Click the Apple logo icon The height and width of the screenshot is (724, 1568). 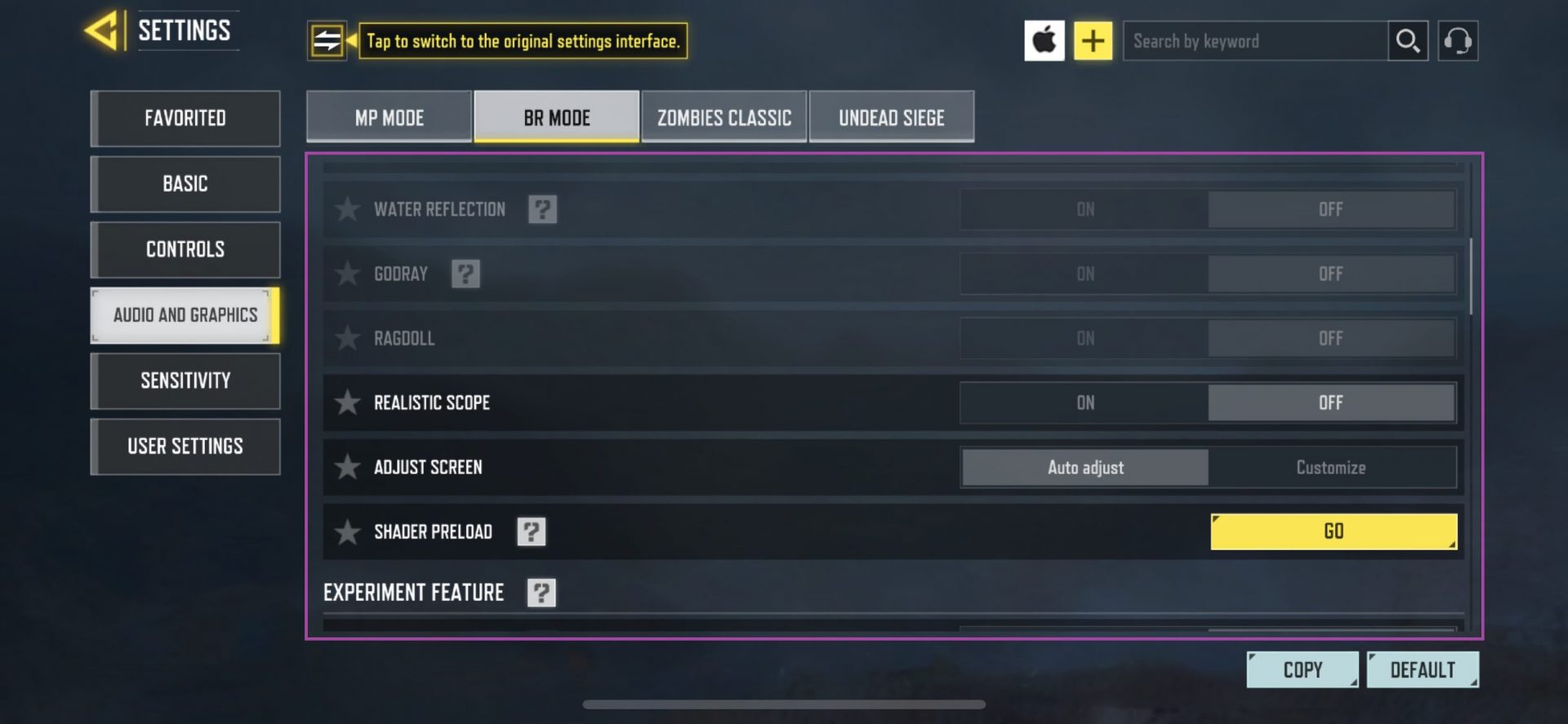click(x=1045, y=39)
